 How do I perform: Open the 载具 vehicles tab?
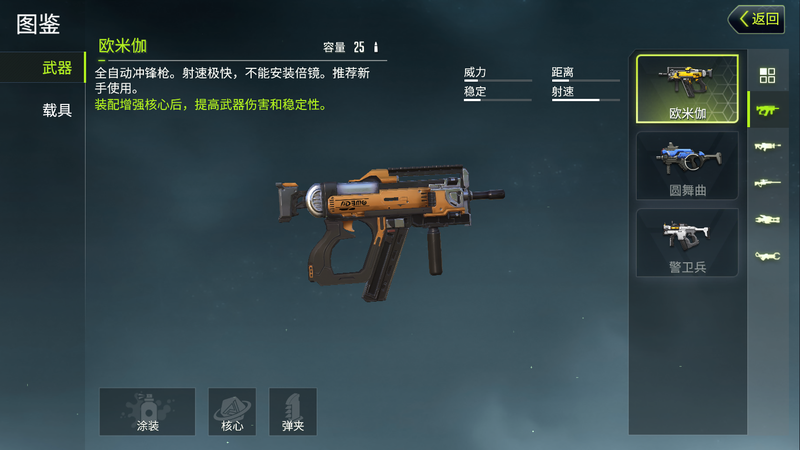coord(57,110)
